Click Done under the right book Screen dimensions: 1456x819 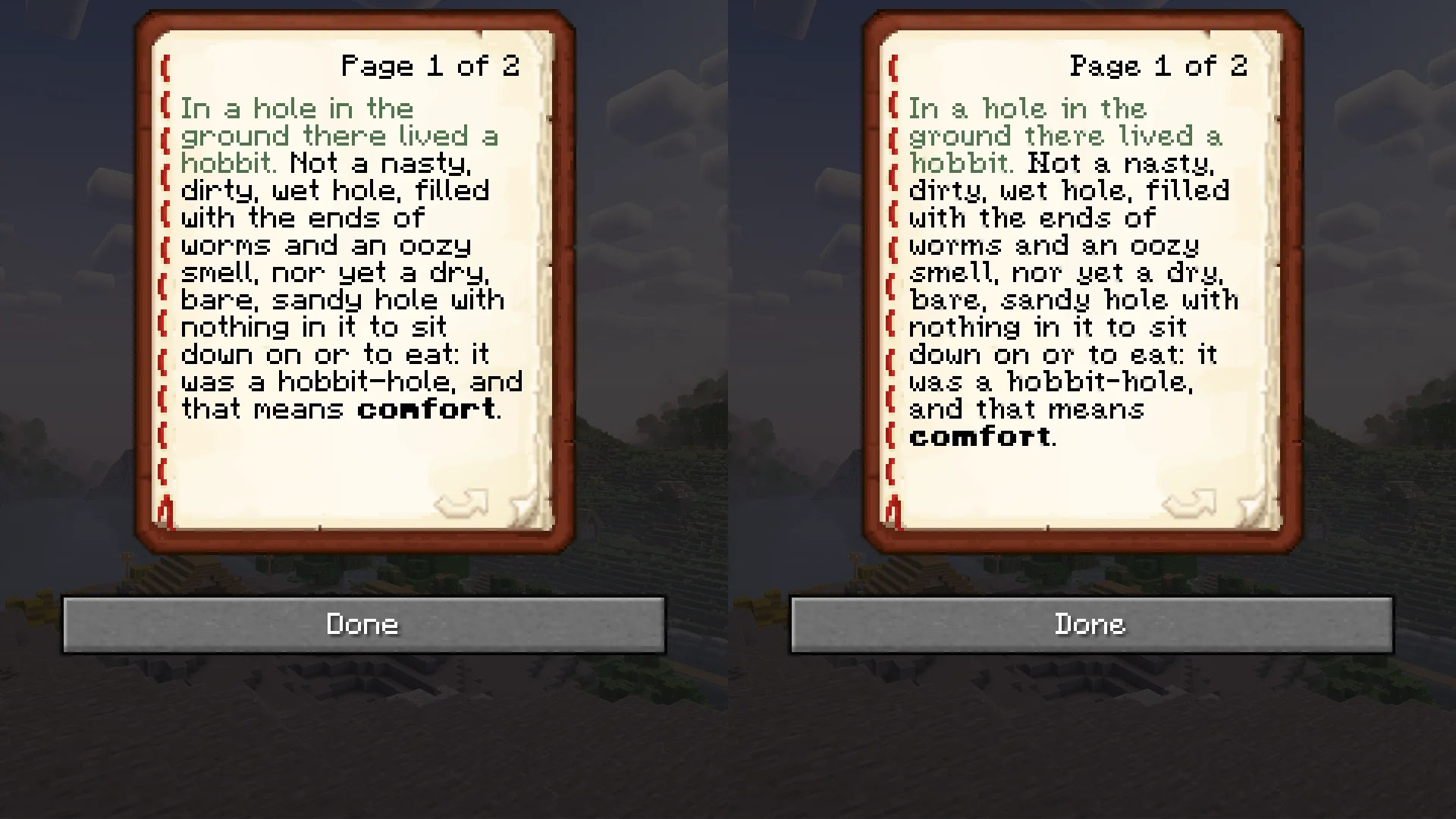[x=1091, y=624]
